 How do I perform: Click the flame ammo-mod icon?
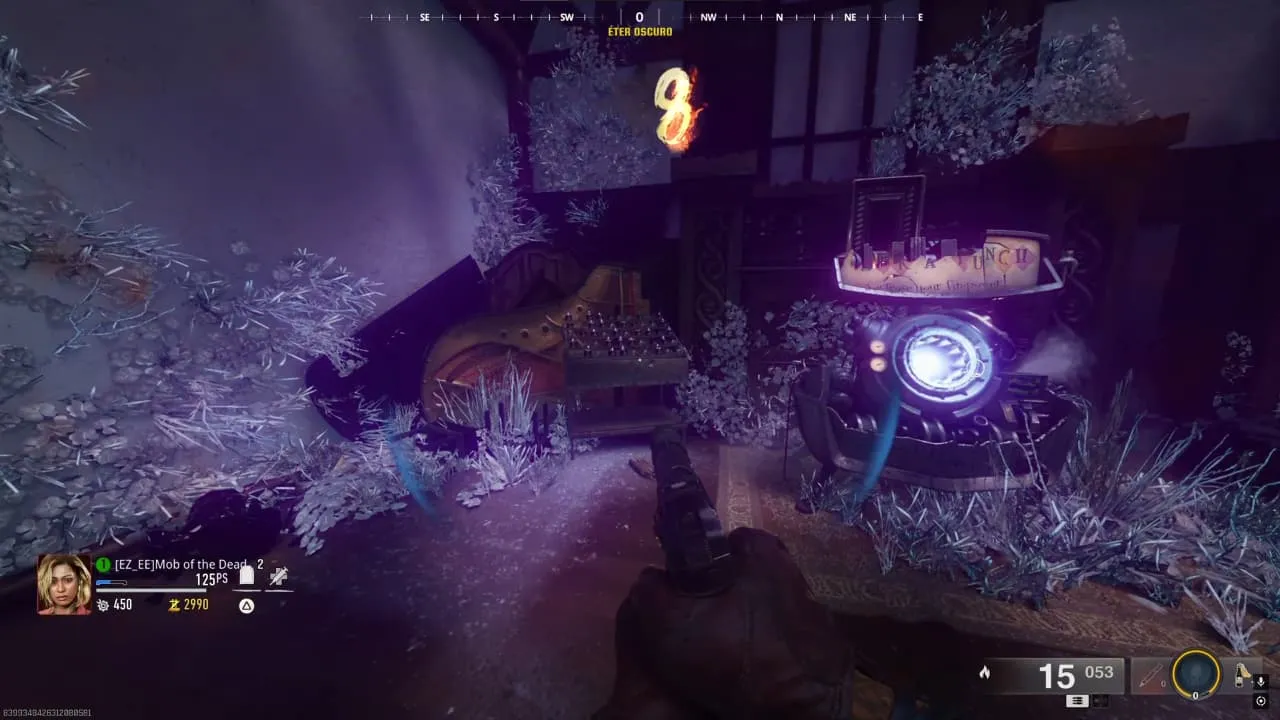(985, 673)
